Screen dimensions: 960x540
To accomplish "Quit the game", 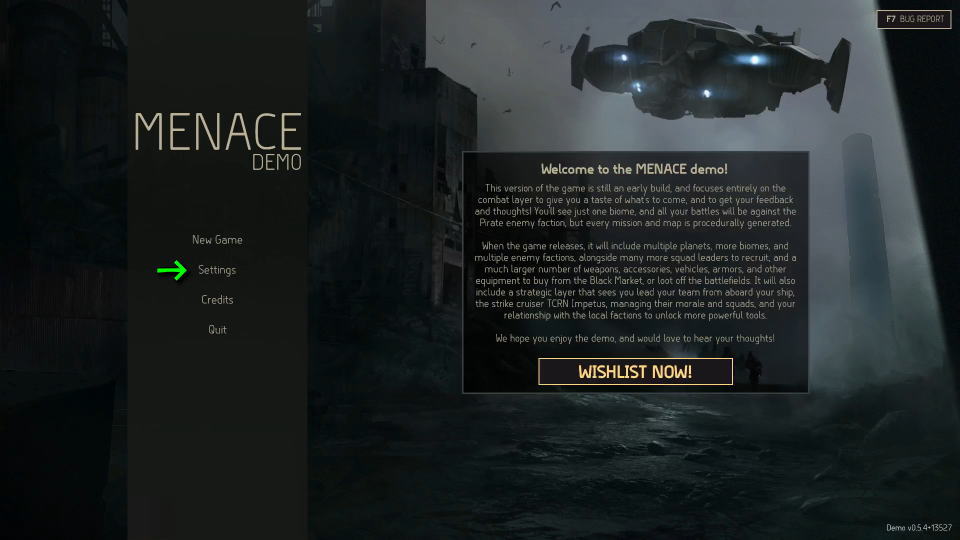I will (217, 330).
